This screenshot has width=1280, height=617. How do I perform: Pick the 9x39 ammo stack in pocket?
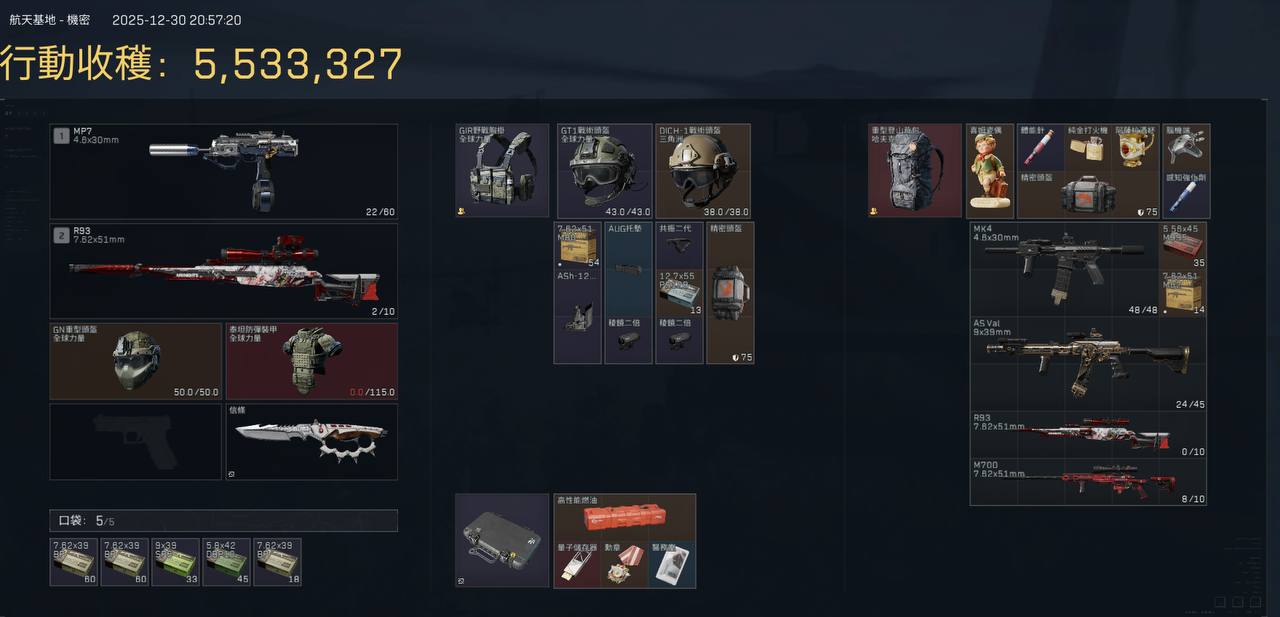pyautogui.click(x=175, y=562)
